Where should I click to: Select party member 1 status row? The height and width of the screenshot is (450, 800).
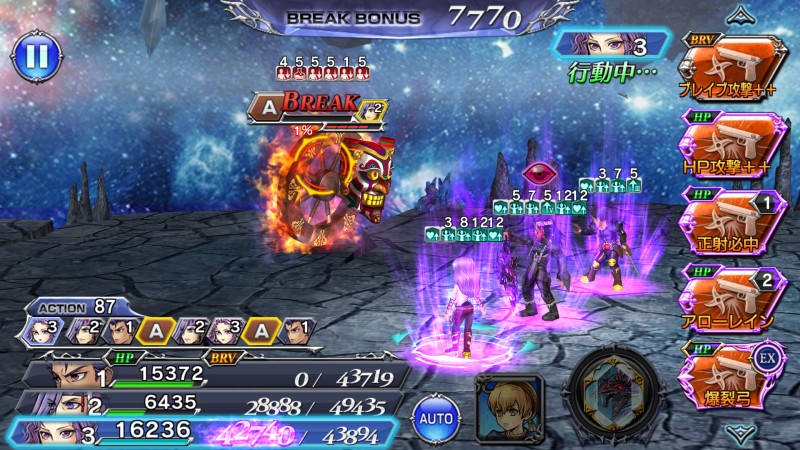[215, 374]
